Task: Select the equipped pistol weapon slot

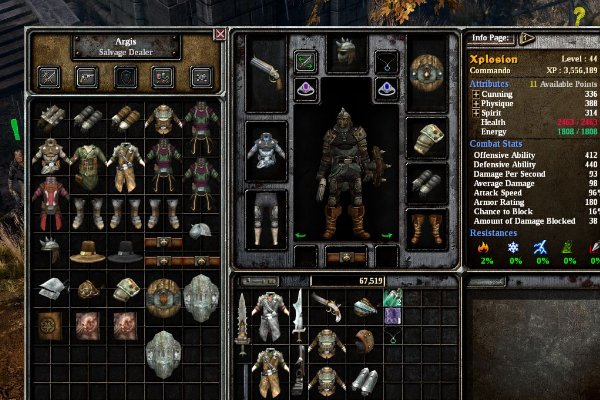Action: click(x=267, y=69)
